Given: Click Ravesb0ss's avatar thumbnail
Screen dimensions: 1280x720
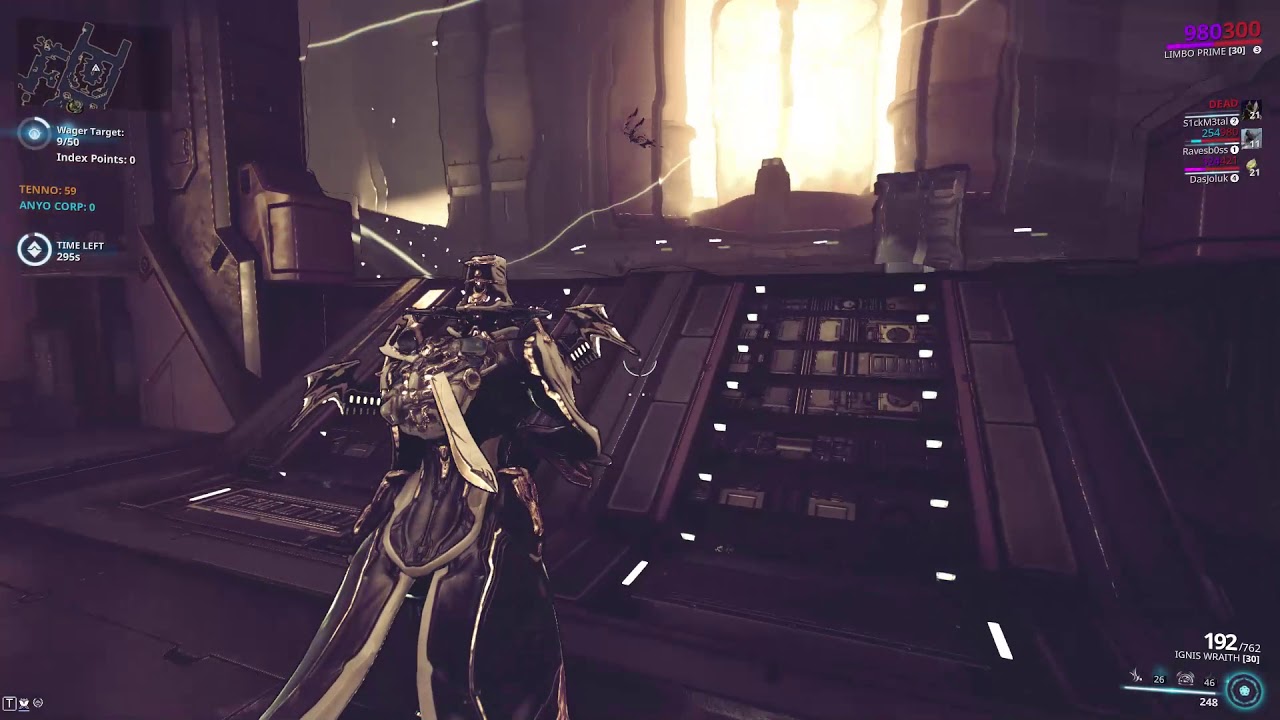Looking at the screenshot, I should 1251,139.
